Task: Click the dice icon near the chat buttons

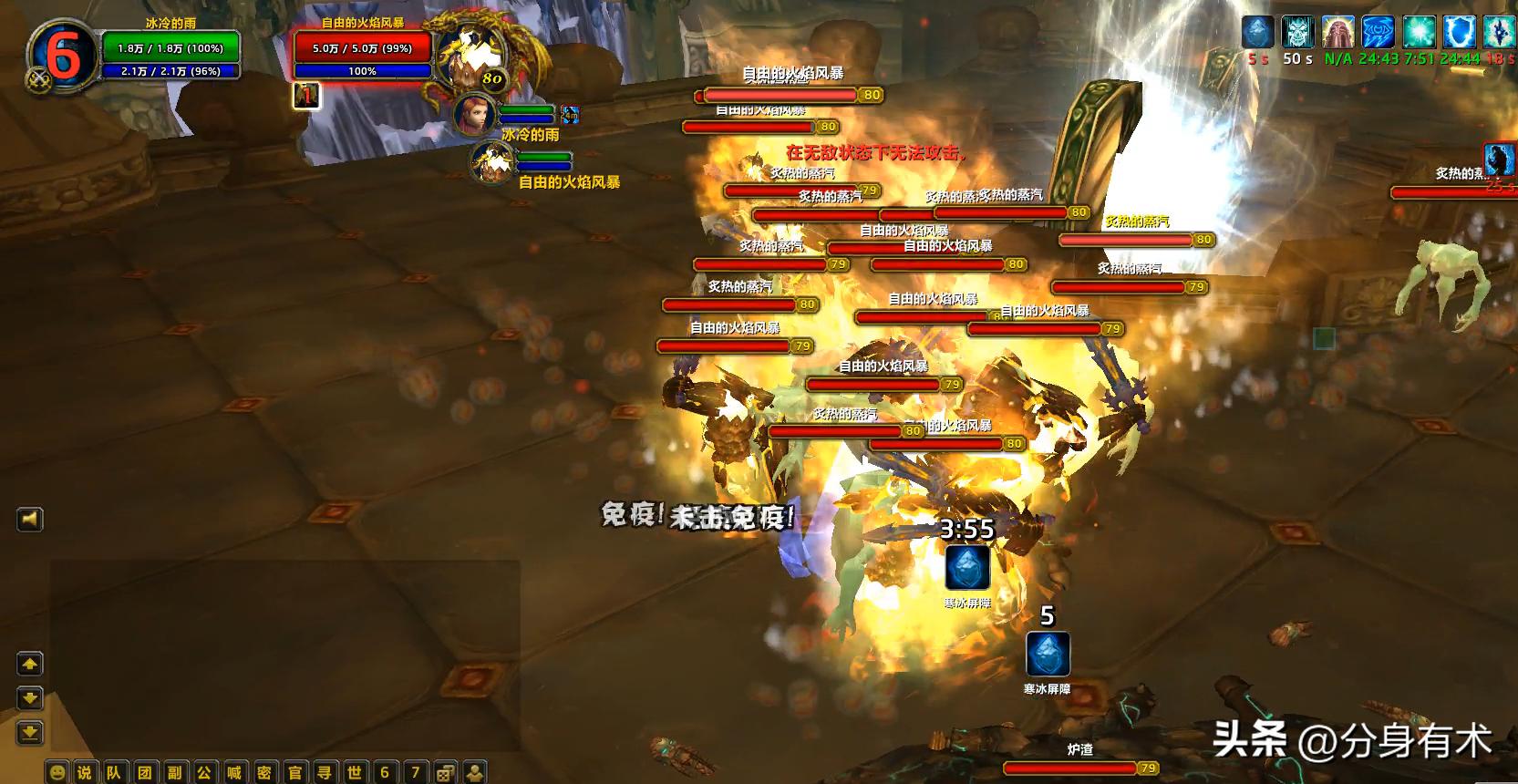Action: click(445, 771)
